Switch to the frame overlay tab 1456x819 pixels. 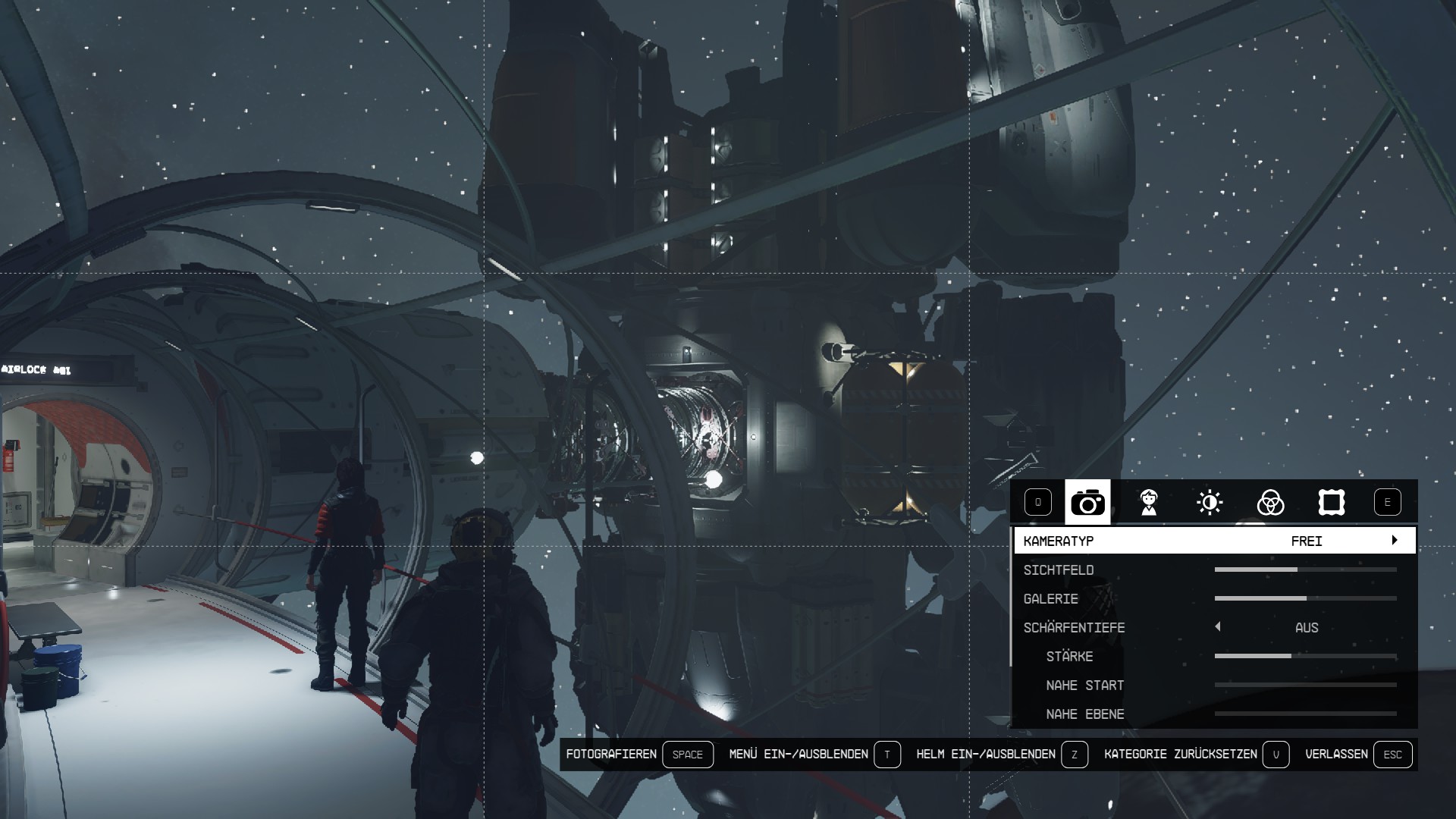pyautogui.click(x=1331, y=502)
